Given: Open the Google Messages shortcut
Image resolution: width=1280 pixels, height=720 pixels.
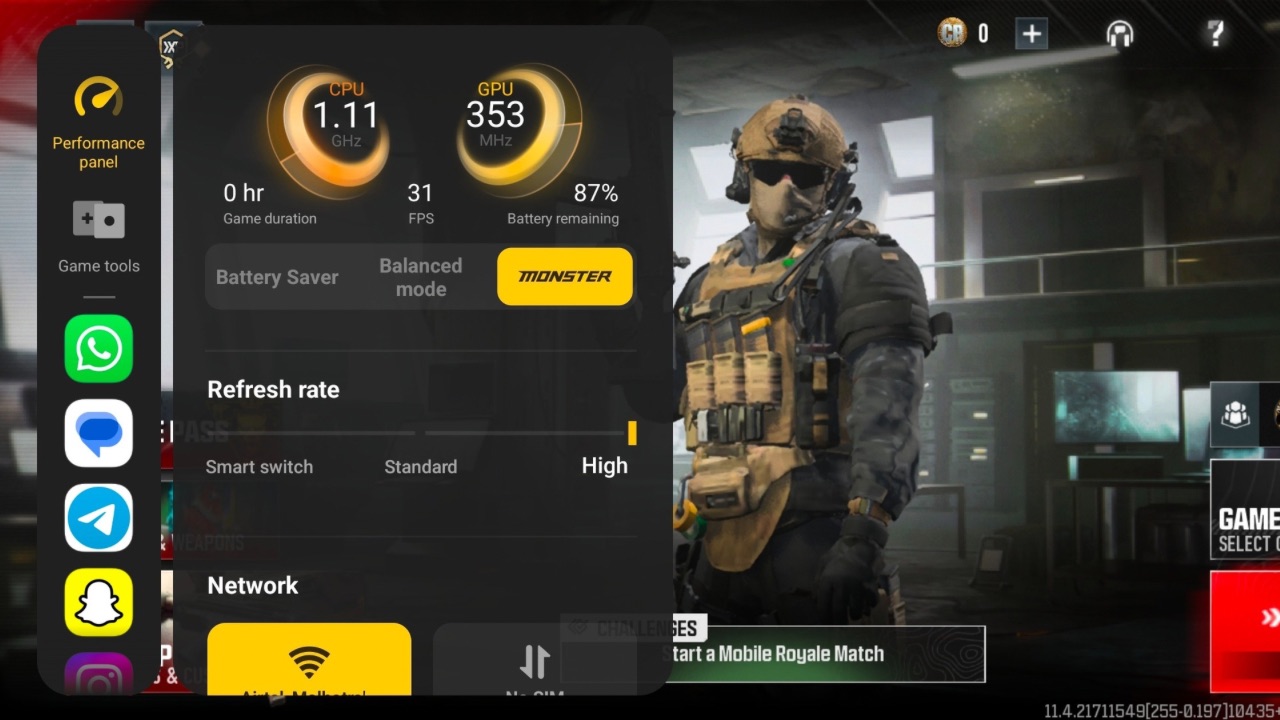Looking at the screenshot, I should pyautogui.click(x=99, y=433).
